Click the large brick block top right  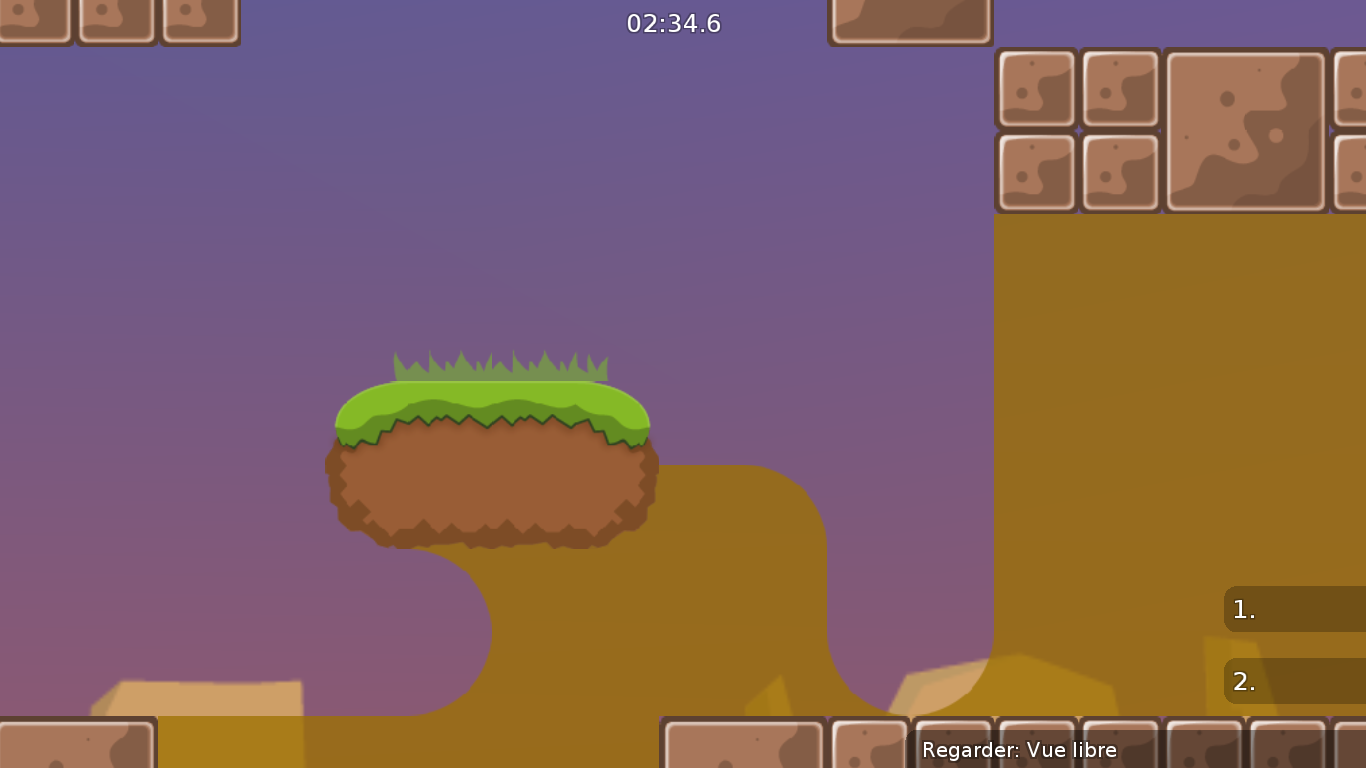(1244, 127)
